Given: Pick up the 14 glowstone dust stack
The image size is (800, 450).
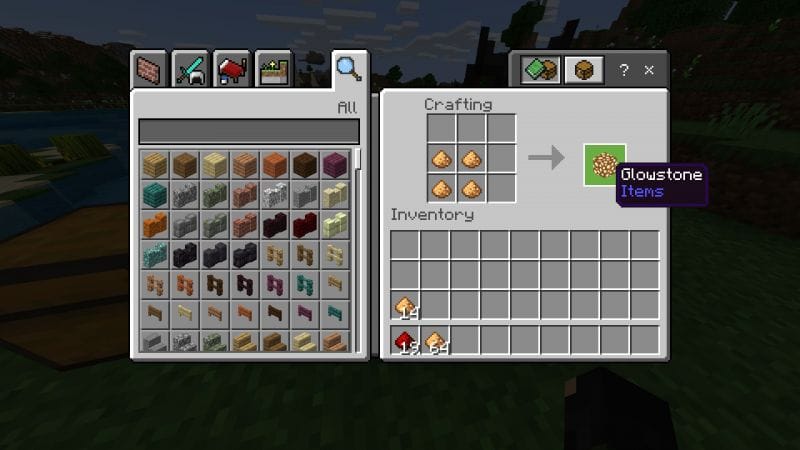Looking at the screenshot, I should [x=405, y=306].
